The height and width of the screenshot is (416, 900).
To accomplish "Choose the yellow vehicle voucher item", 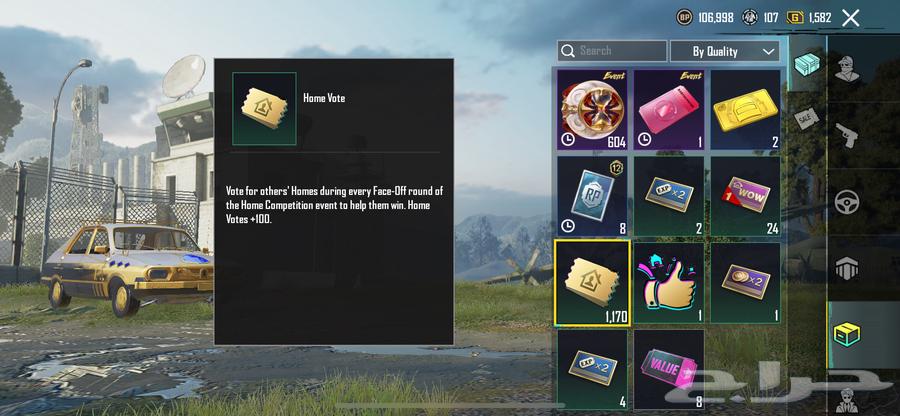I will tap(745, 108).
